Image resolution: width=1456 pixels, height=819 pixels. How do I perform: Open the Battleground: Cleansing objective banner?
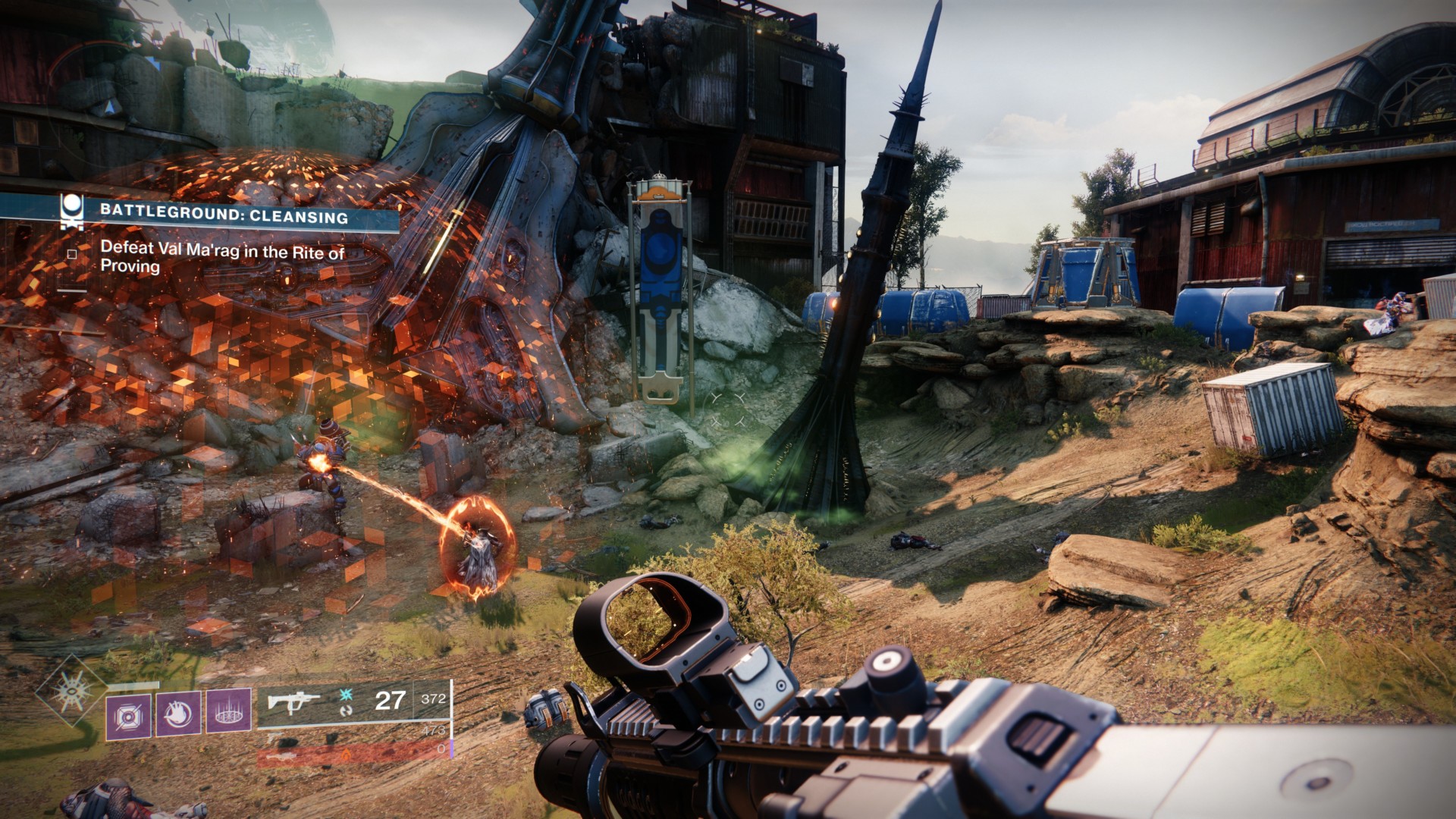224,215
